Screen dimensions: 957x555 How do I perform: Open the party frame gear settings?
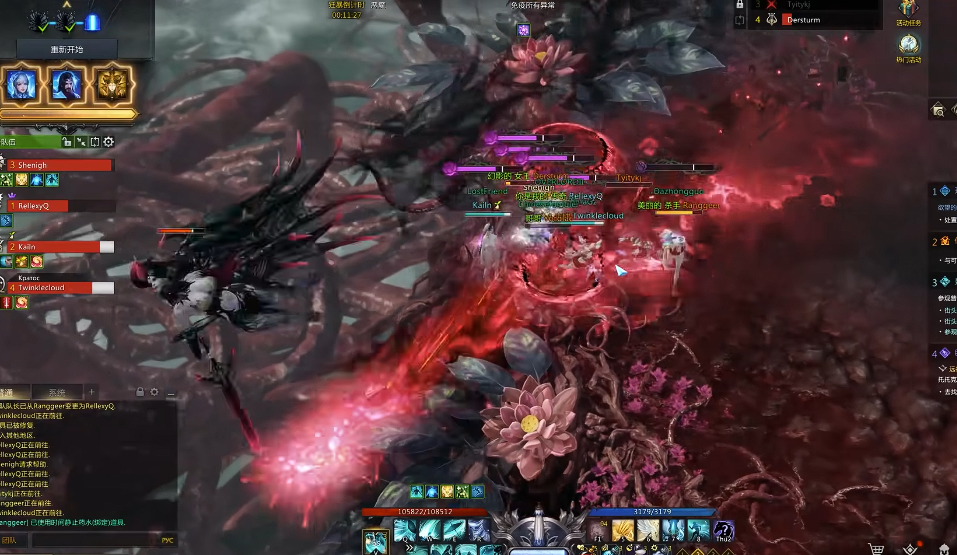click(109, 142)
